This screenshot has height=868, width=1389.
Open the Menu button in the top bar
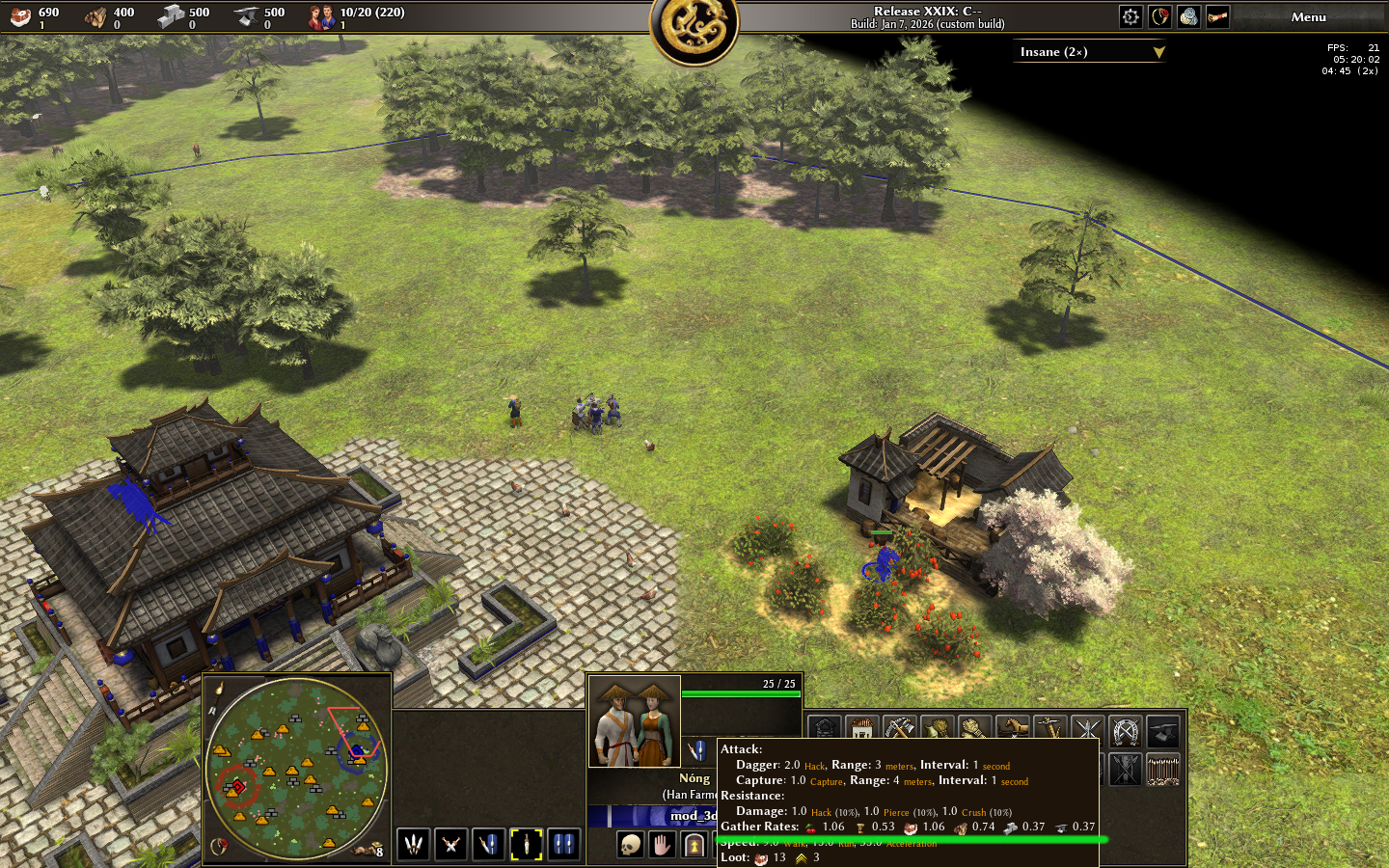click(x=1308, y=17)
